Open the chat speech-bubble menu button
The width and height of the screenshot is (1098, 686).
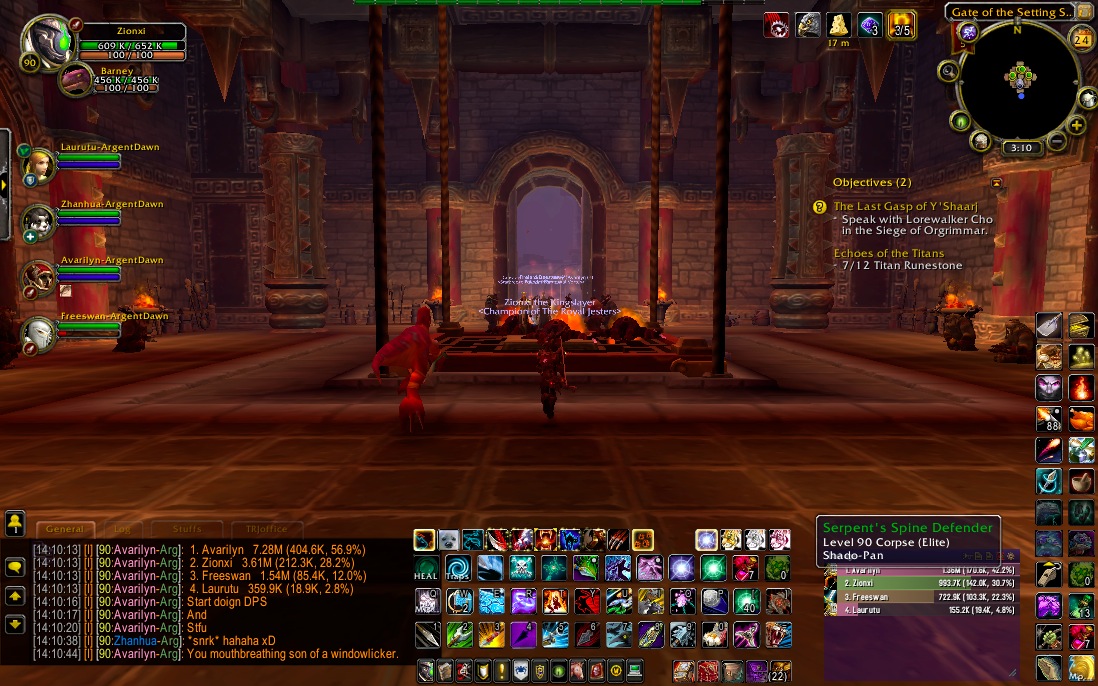coord(15,566)
